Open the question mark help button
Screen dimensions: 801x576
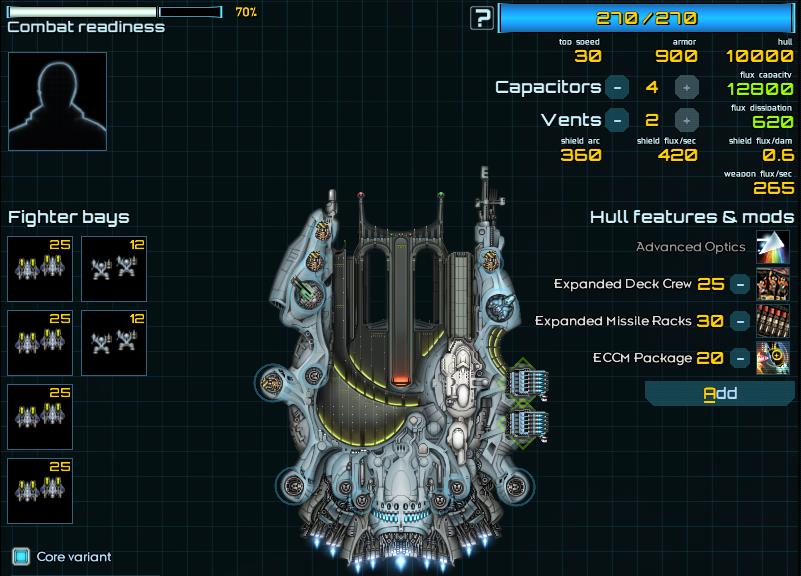point(483,17)
